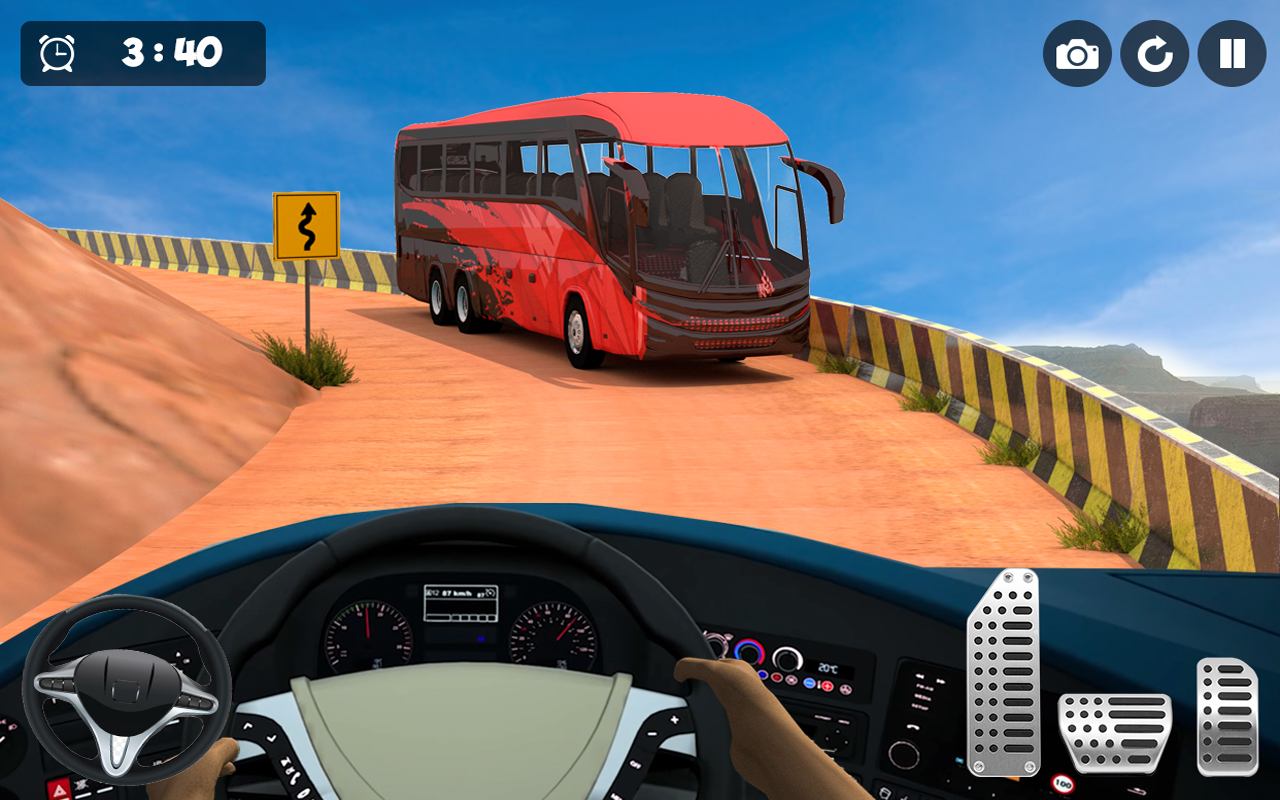This screenshot has width=1280, height=800.
Task: Tap the phone icon on the stereo panel
Action: click(x=913, y=728)
